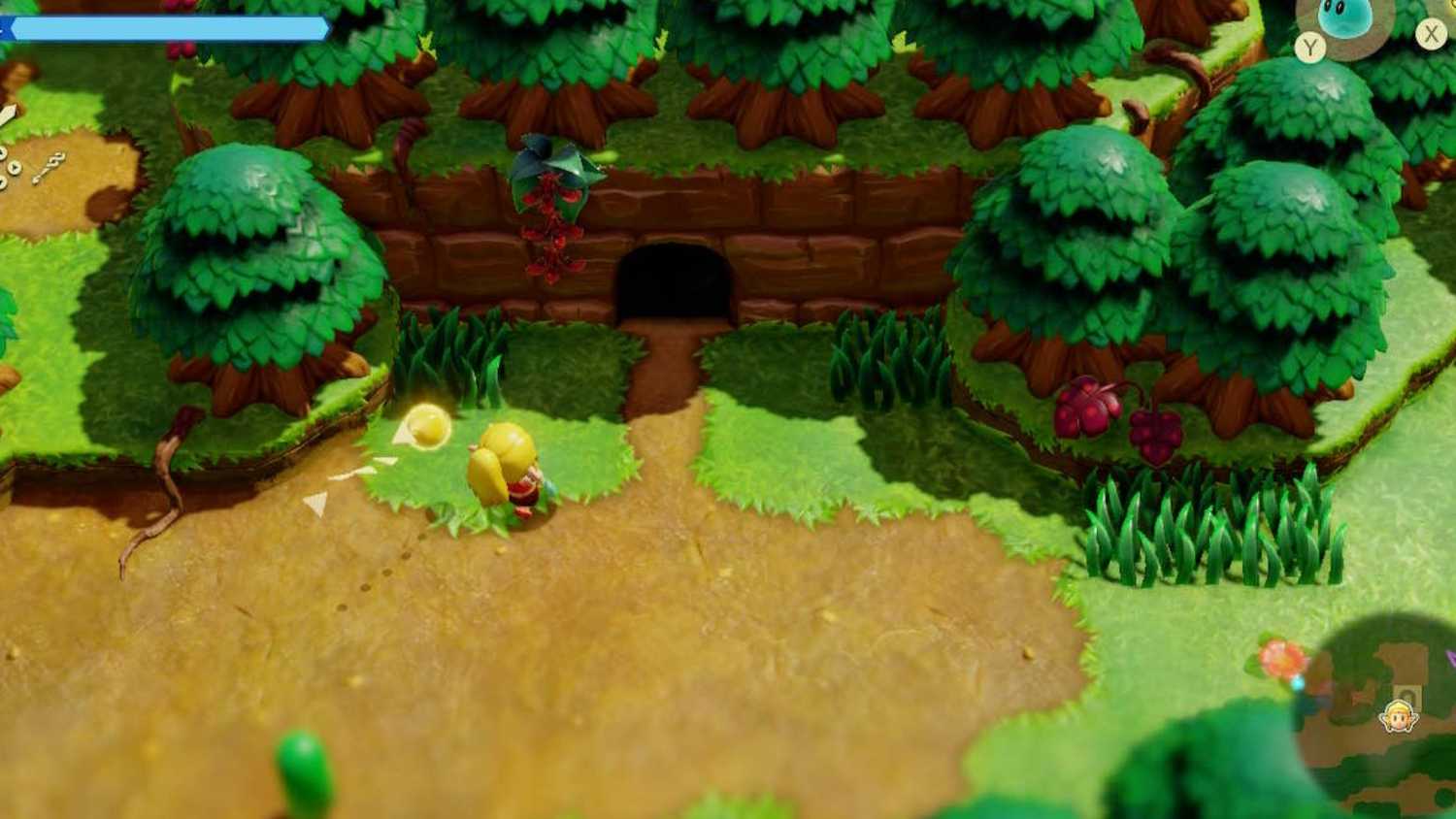This screenshot has width=1456, height=819.
Task: Click Link's face icon on the minimap
Action: pyautogui.click(x=1396, y=715)
